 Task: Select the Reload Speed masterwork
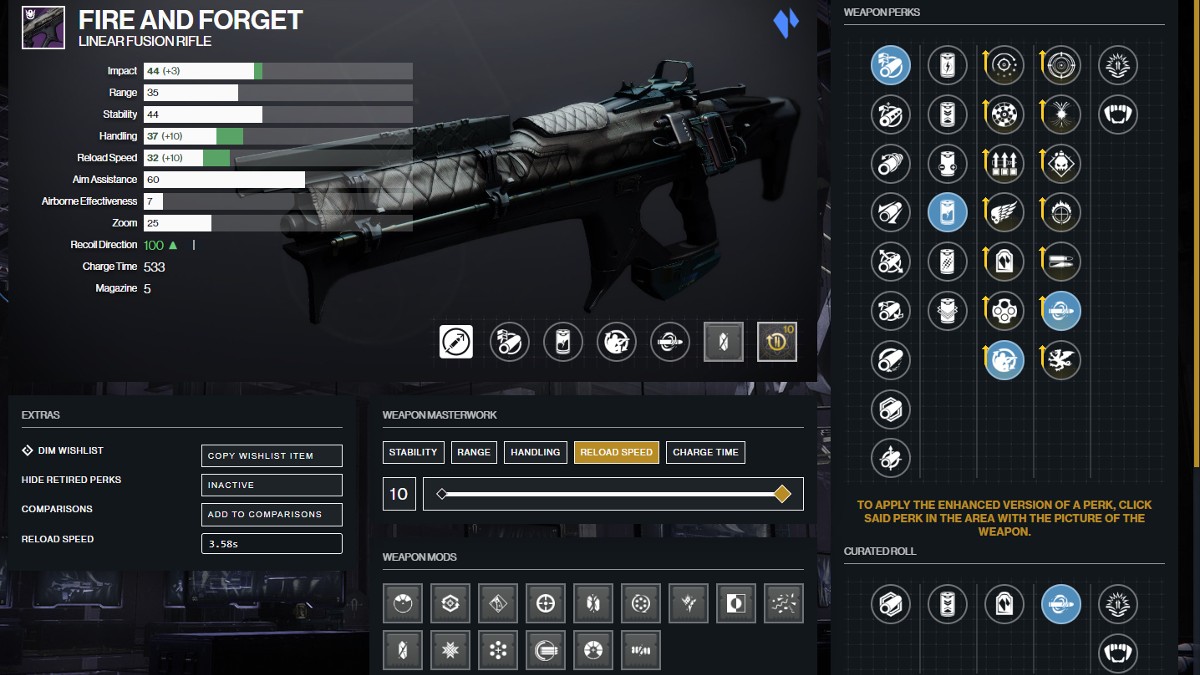point(616,452)
